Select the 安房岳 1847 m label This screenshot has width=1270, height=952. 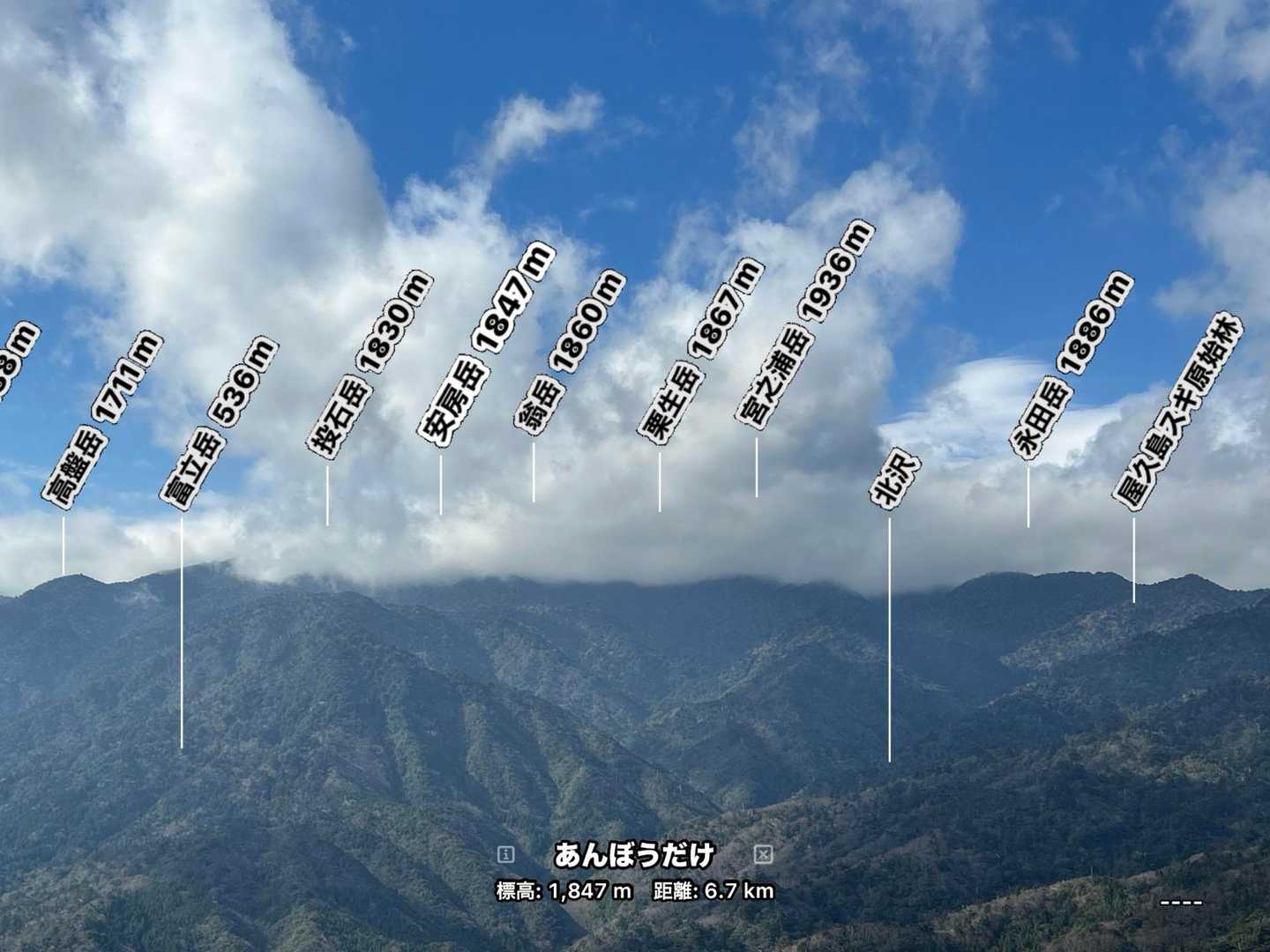click(487, 345)
